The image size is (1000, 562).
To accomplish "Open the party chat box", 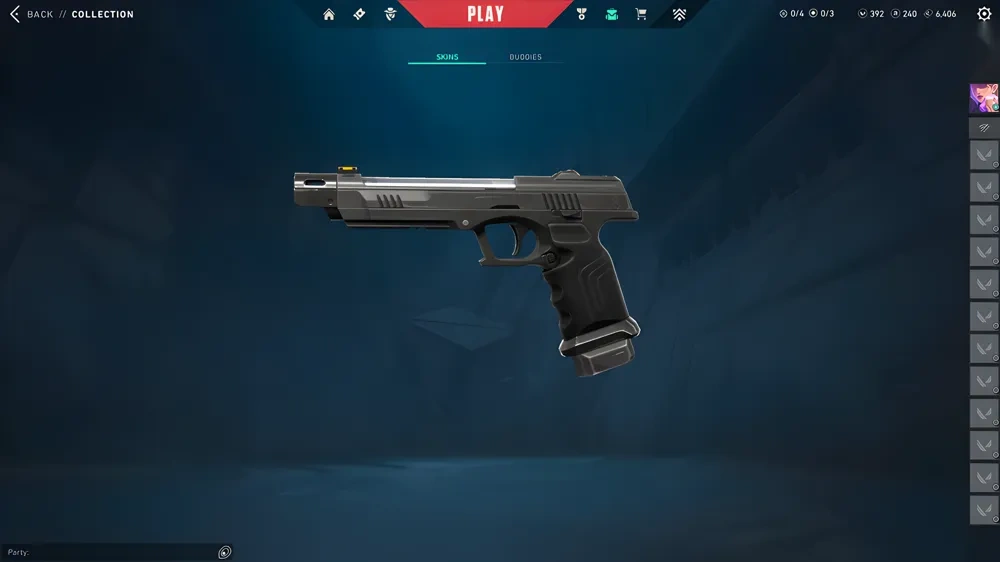I will [x=110, y=552].
